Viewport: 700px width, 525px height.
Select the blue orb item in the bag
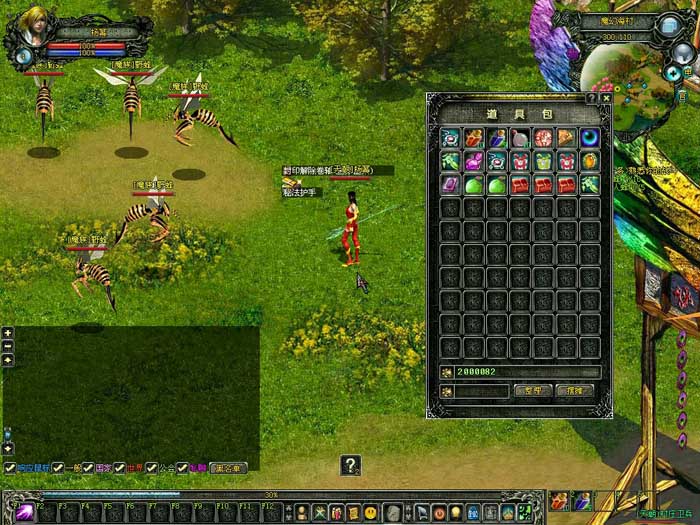coord(590,137)
